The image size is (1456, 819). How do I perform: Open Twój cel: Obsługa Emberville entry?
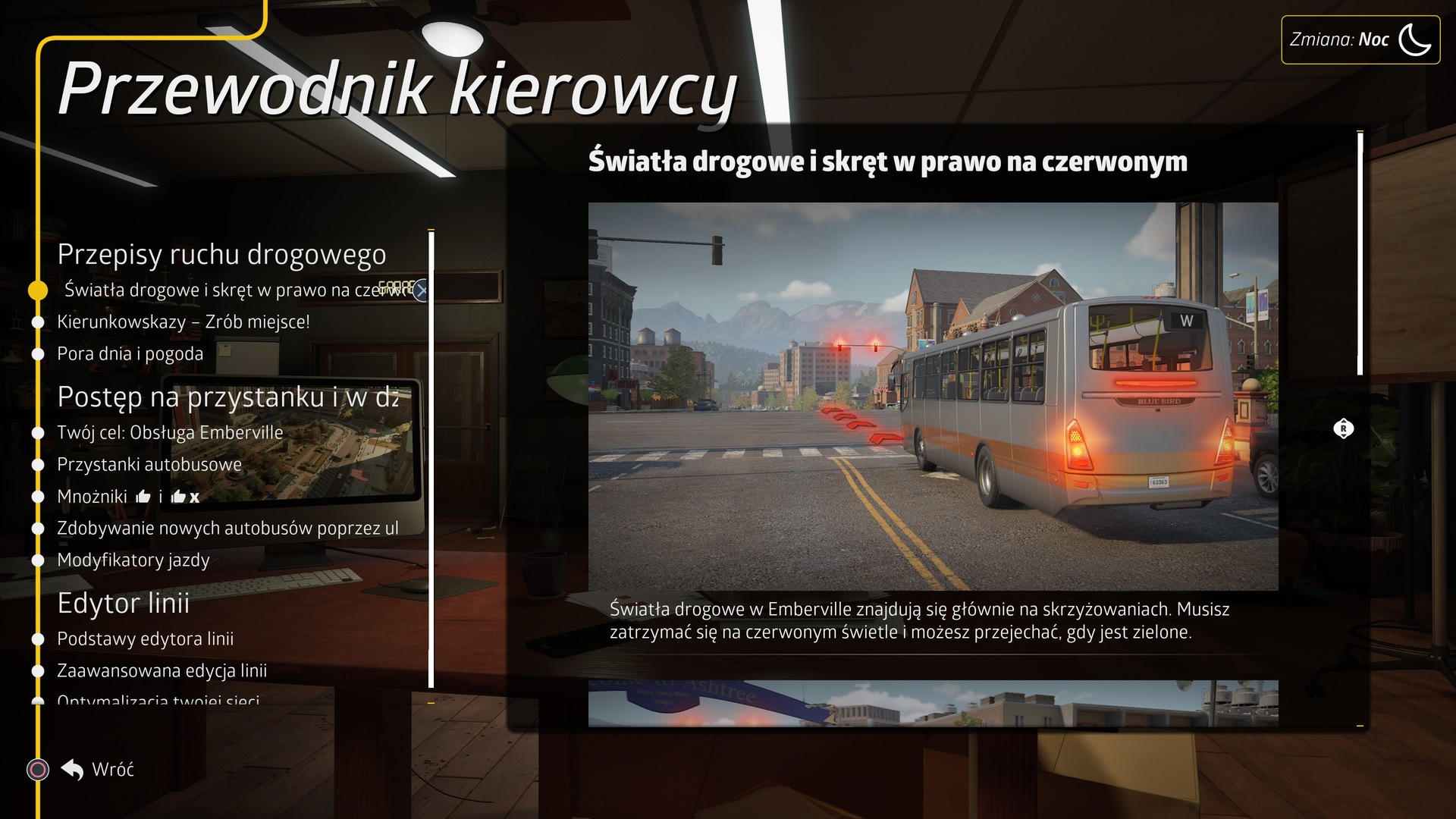tap(170, 431)
